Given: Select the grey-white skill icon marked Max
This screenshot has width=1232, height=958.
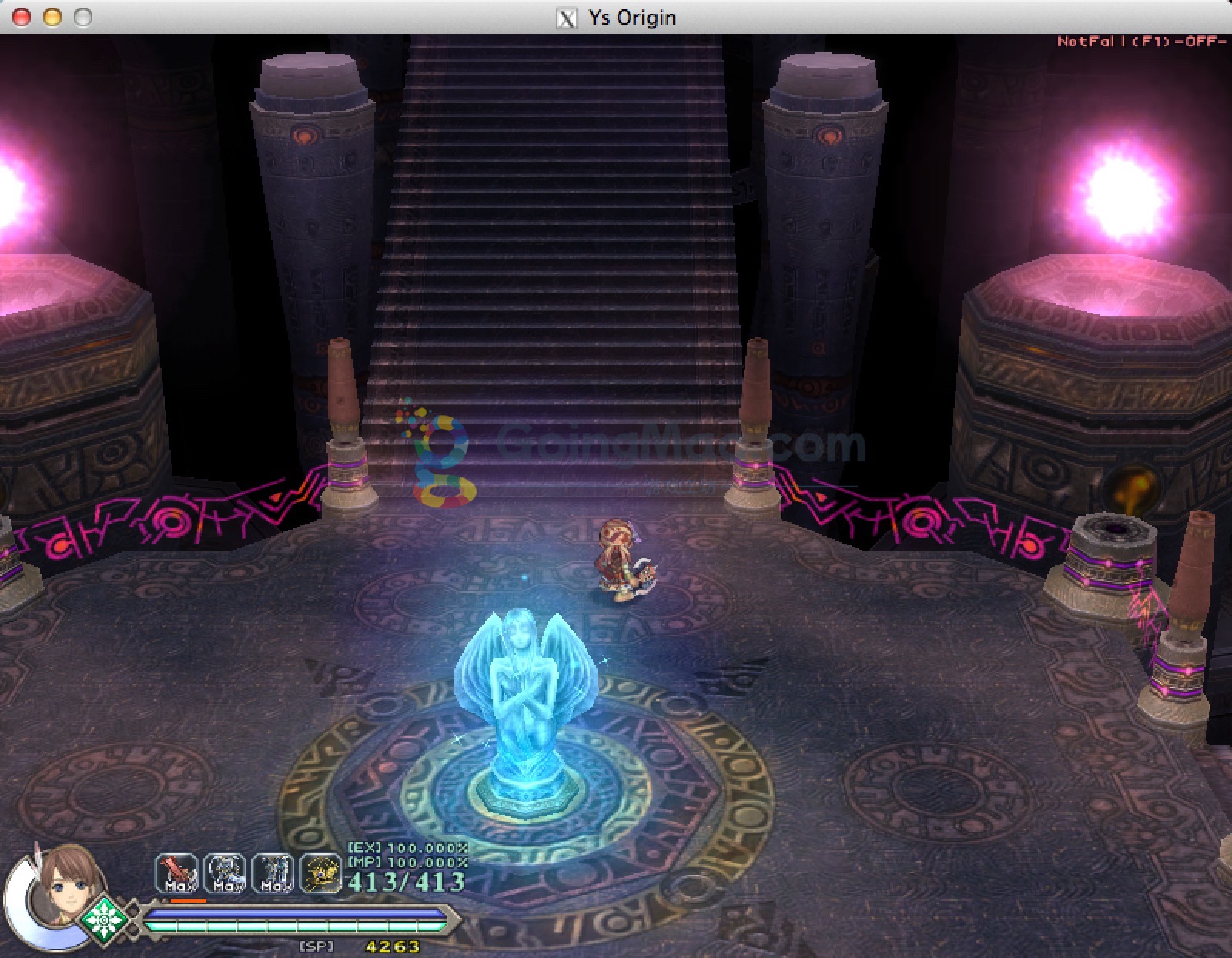Looking at the screenshot, I should [x=225, y=874].
